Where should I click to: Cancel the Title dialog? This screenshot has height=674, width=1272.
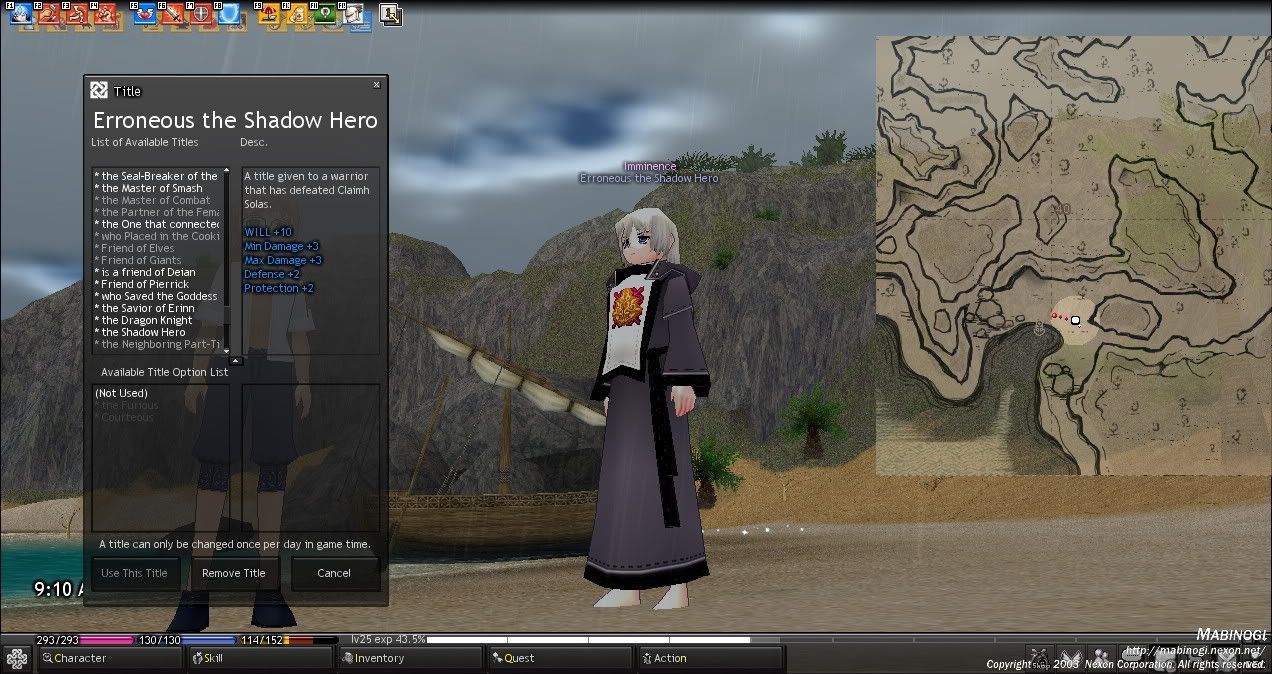pos(334,573)
